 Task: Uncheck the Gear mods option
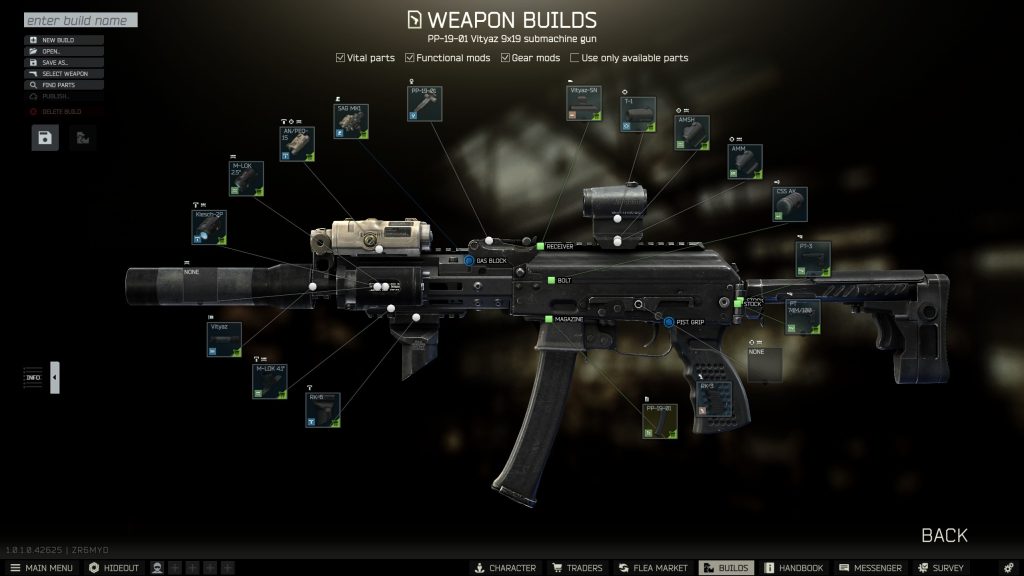[507, 58]
